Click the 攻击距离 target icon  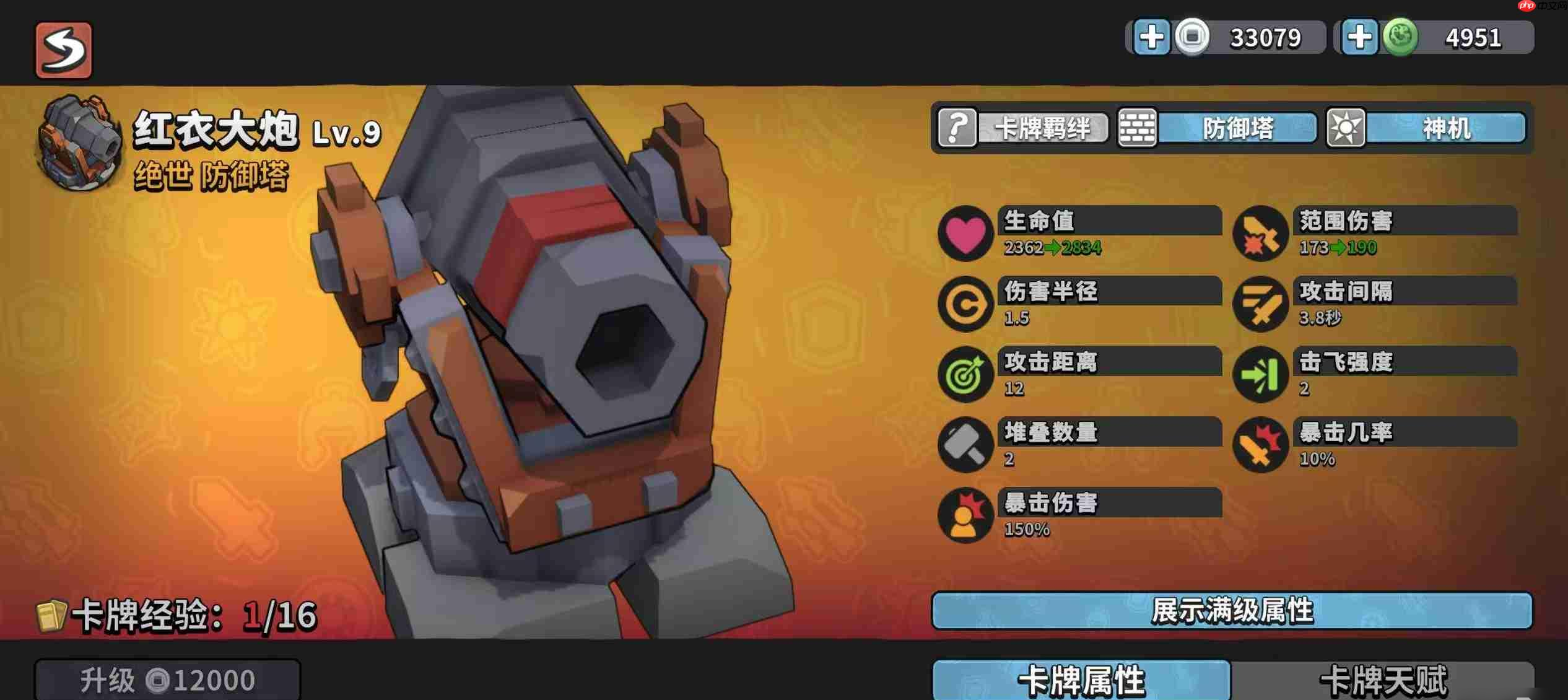[965, 374]
